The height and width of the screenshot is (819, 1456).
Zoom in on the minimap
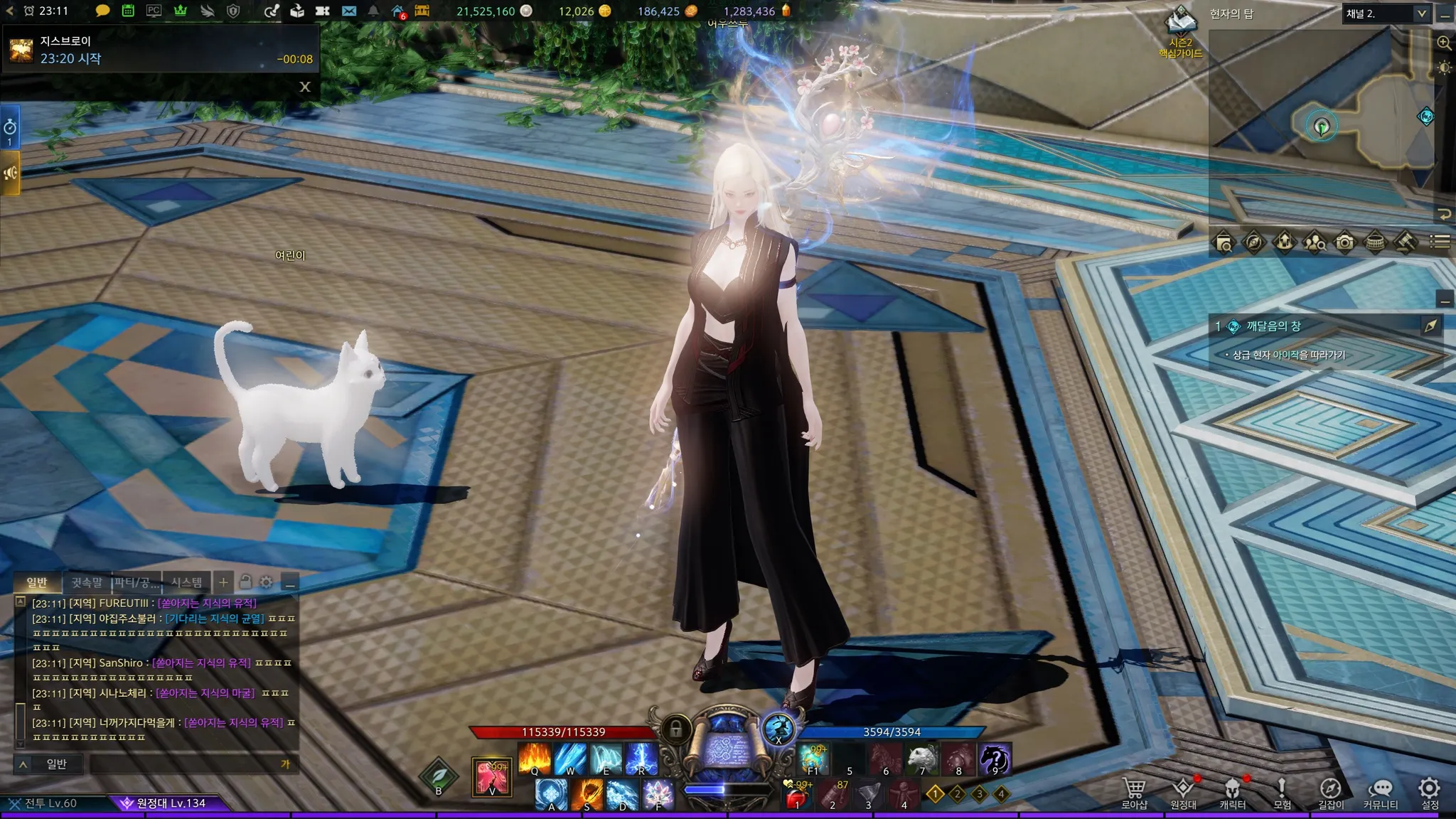point(1444,43)
